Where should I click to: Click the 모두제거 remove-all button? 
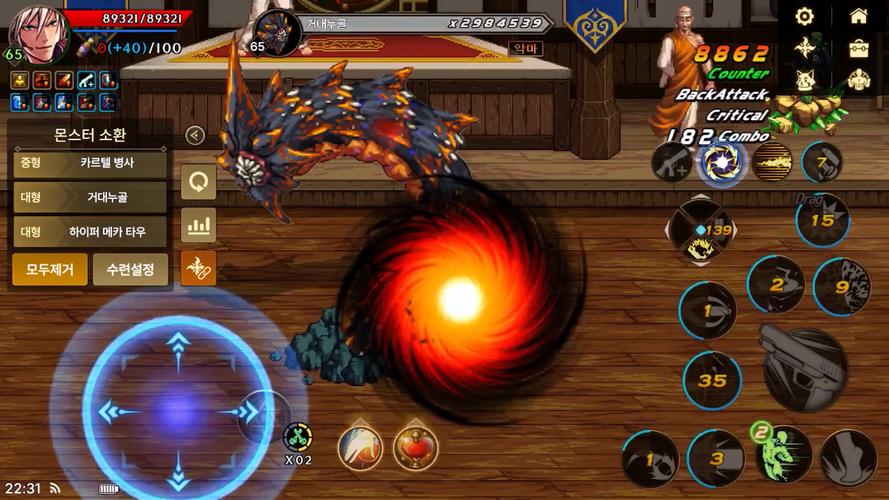click(x=49, y=269)
